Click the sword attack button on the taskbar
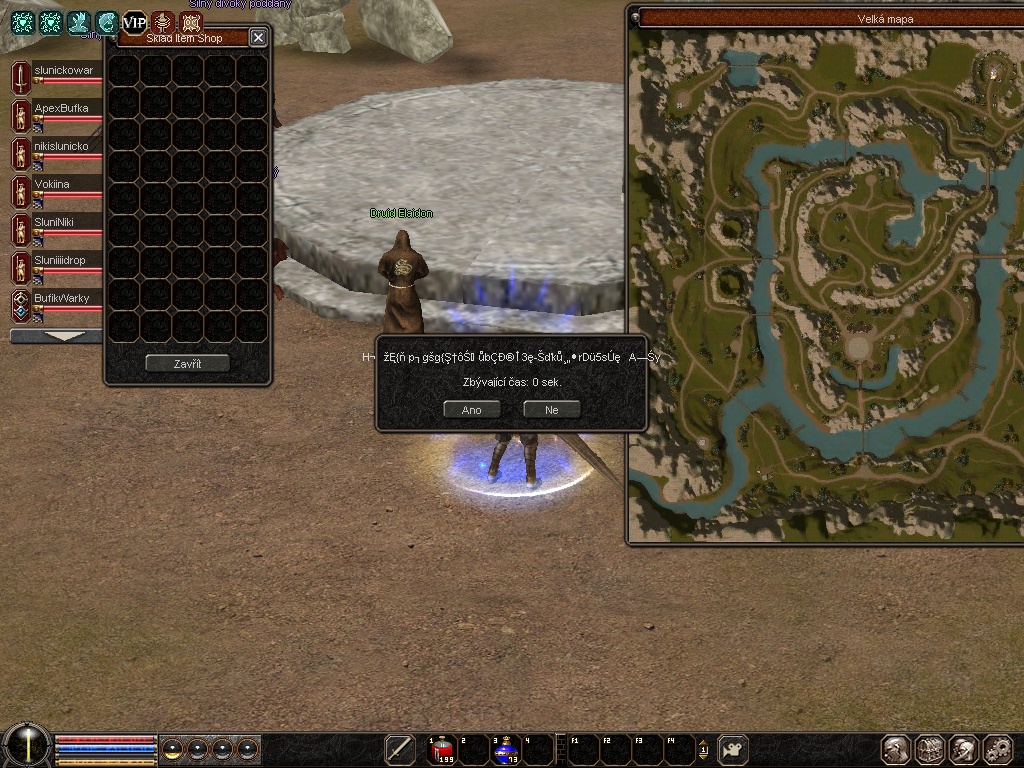Screen dimensions: 1024x768 (x=400, y=749)
